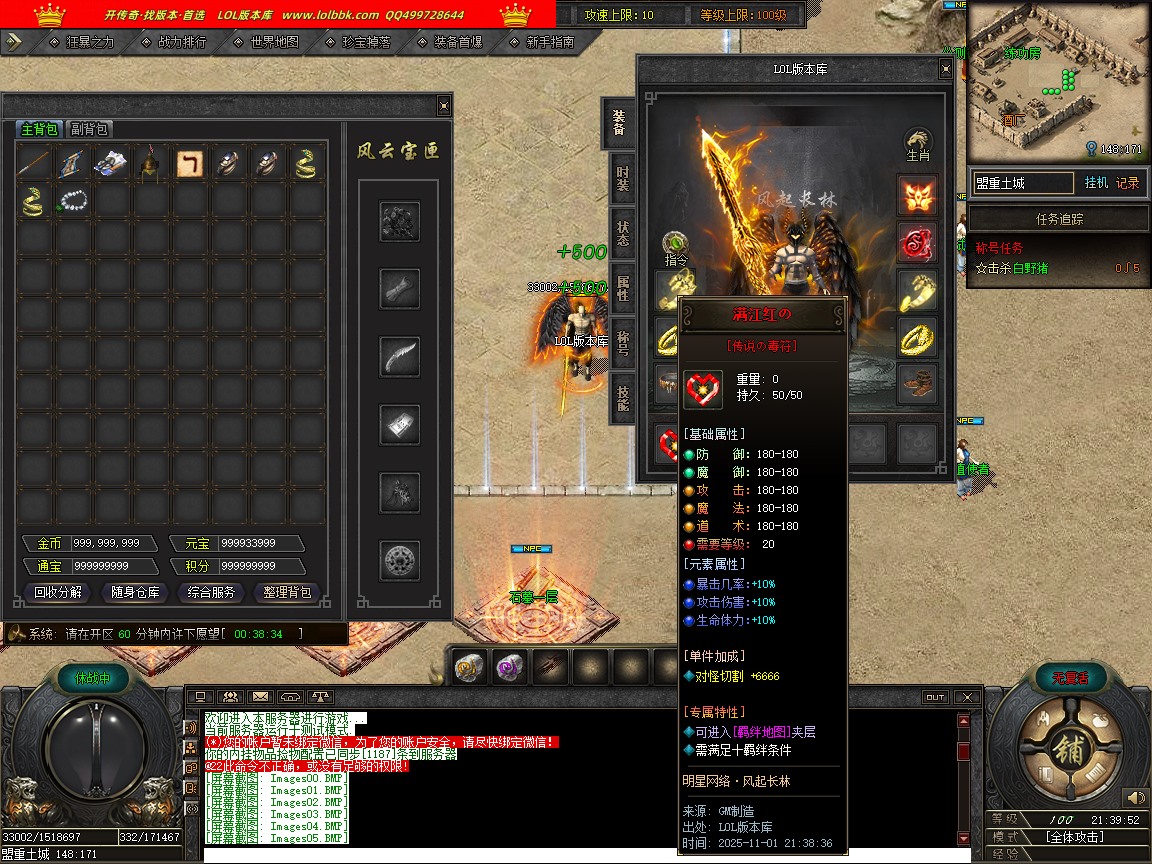
Task: Switch to the 时装 fashion tab
Action: click(x=622, y=180)
